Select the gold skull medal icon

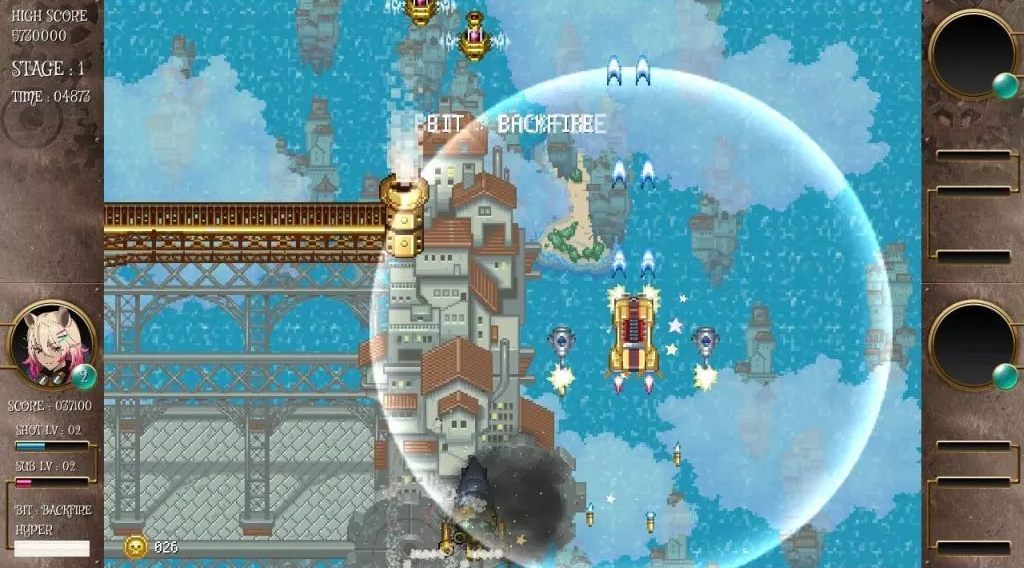click(135, 546)
